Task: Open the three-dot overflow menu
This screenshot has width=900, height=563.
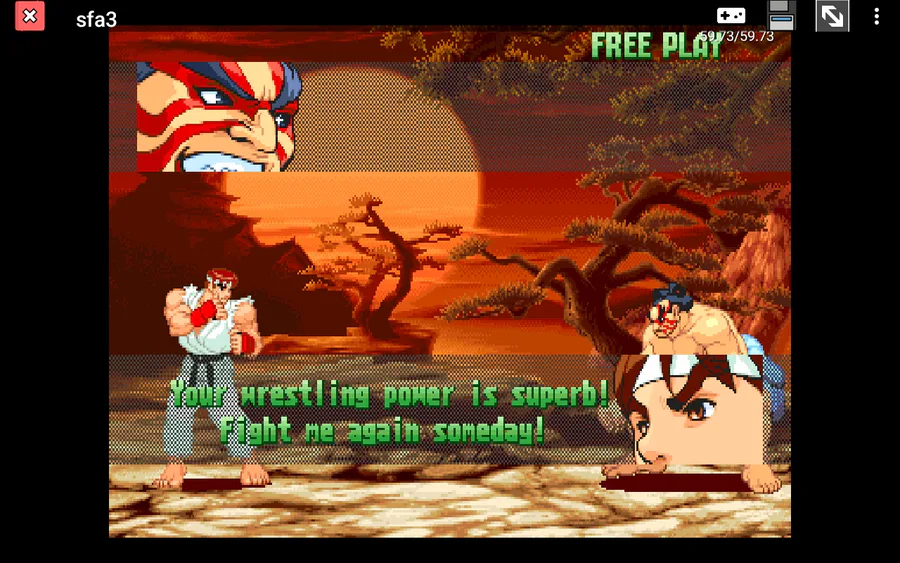Action: [x=877, y=16]
